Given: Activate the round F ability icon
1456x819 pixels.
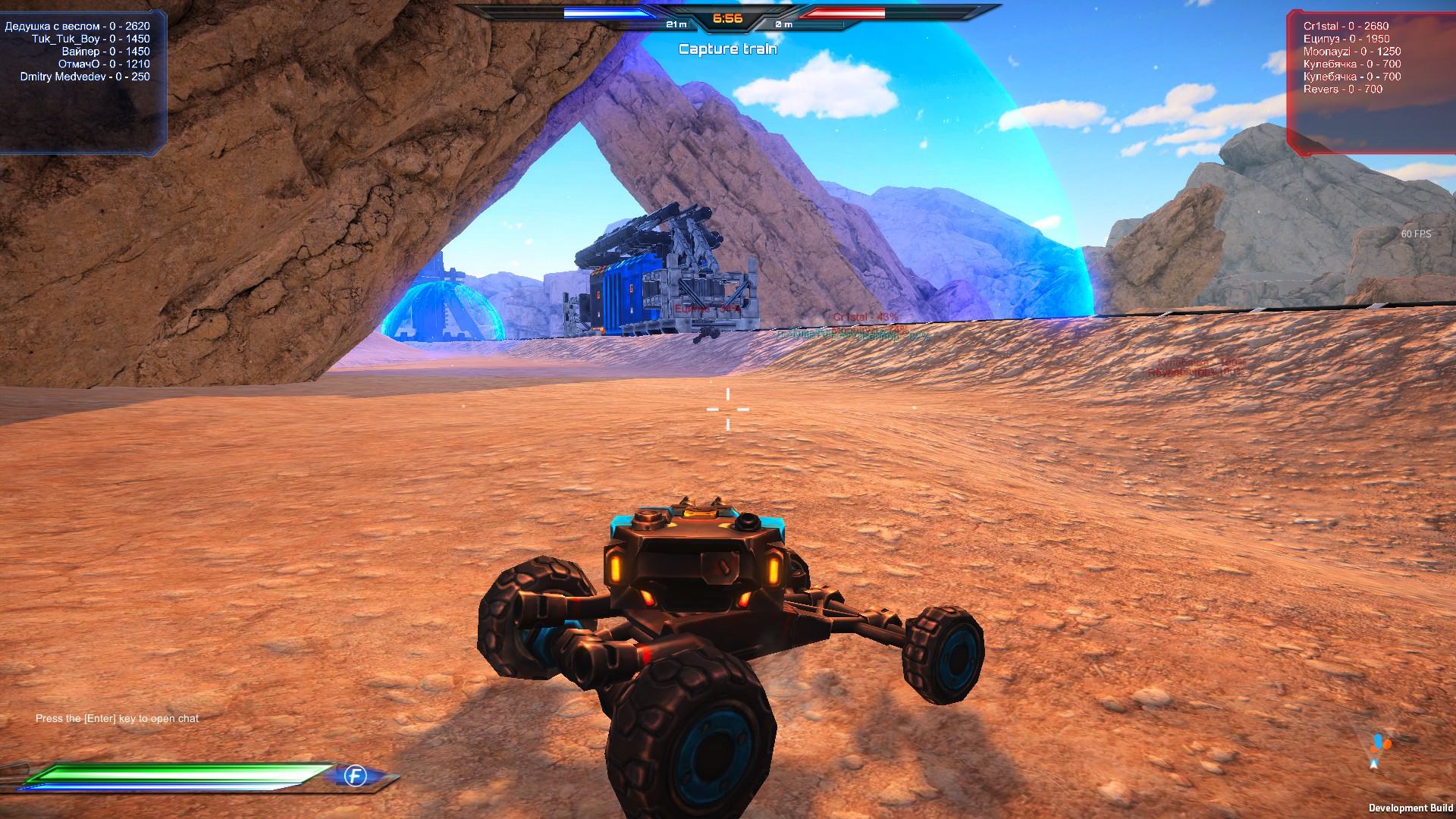Looking at the screenshot, I should click(355, 776).
